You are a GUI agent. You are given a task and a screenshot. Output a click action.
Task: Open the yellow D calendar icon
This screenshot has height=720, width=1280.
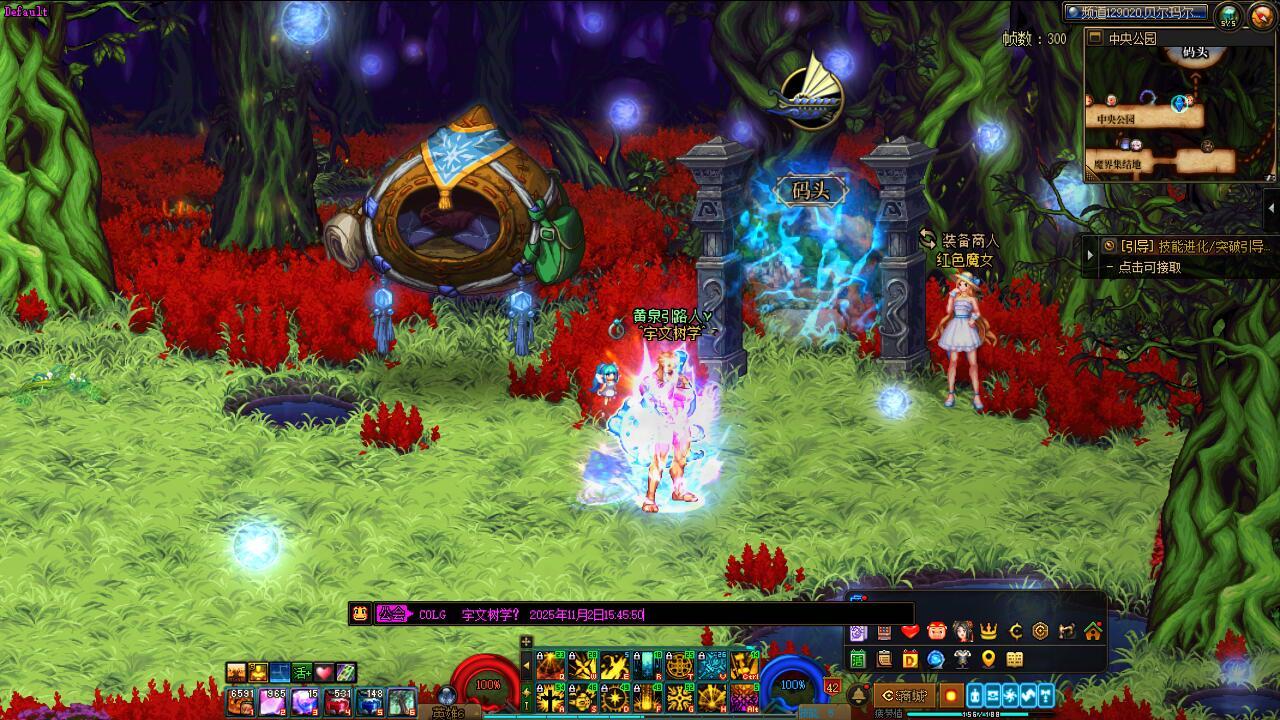(x=910, y=659)
